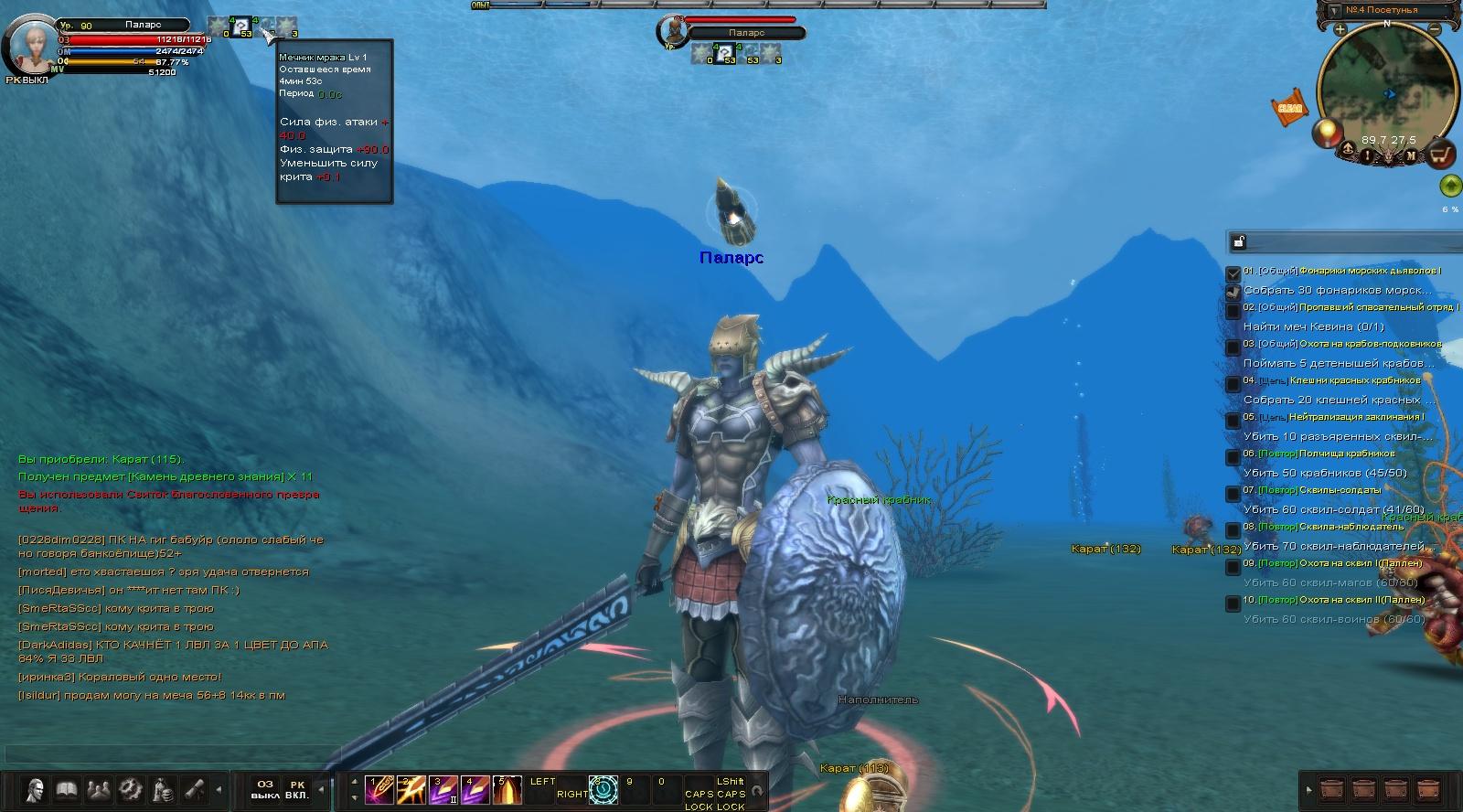Open the group of people icon

pos(99,789)
